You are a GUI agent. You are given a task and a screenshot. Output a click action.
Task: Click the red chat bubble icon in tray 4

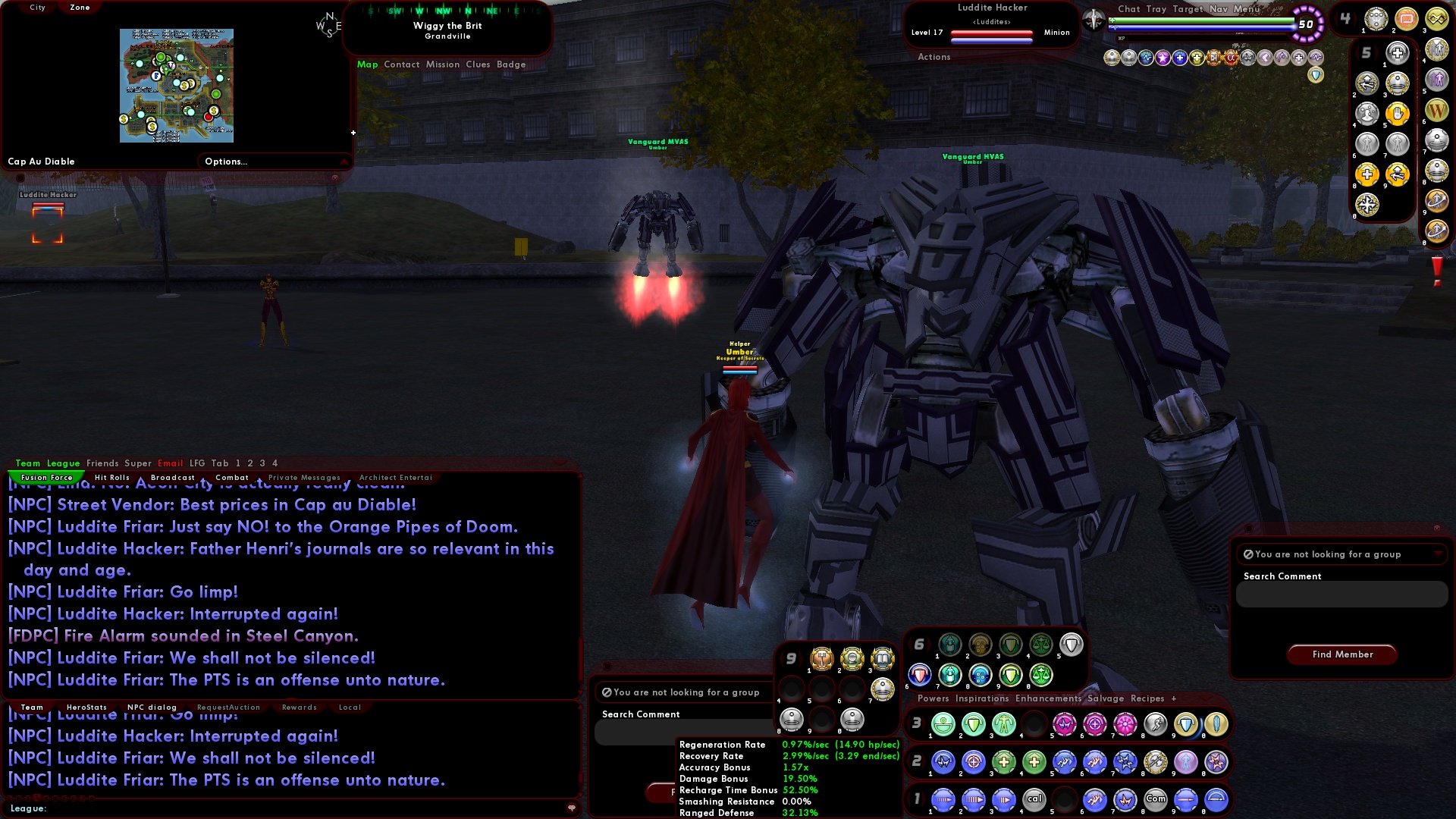tap(1407, 20)
